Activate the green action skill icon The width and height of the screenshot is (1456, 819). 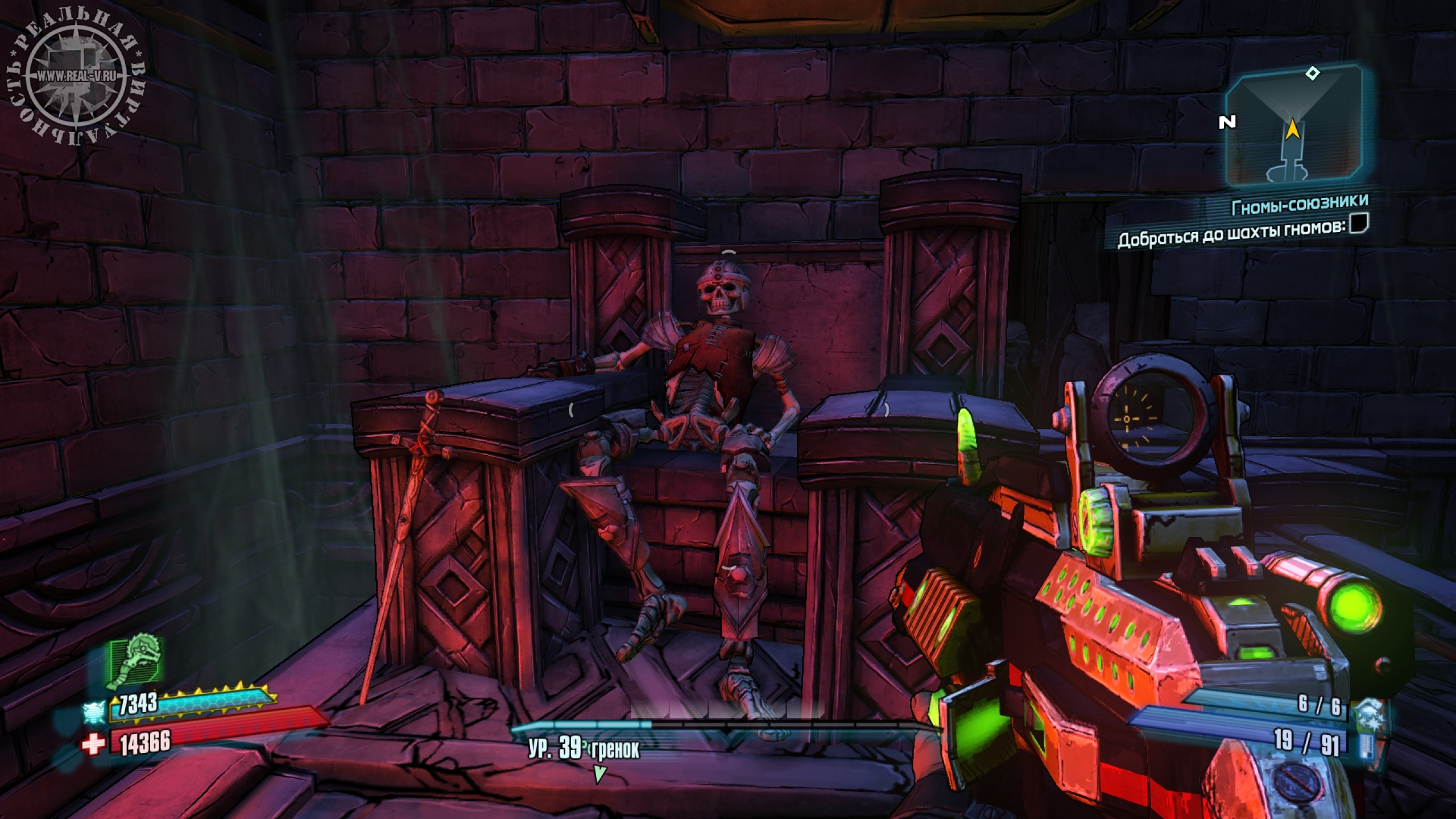136,662
